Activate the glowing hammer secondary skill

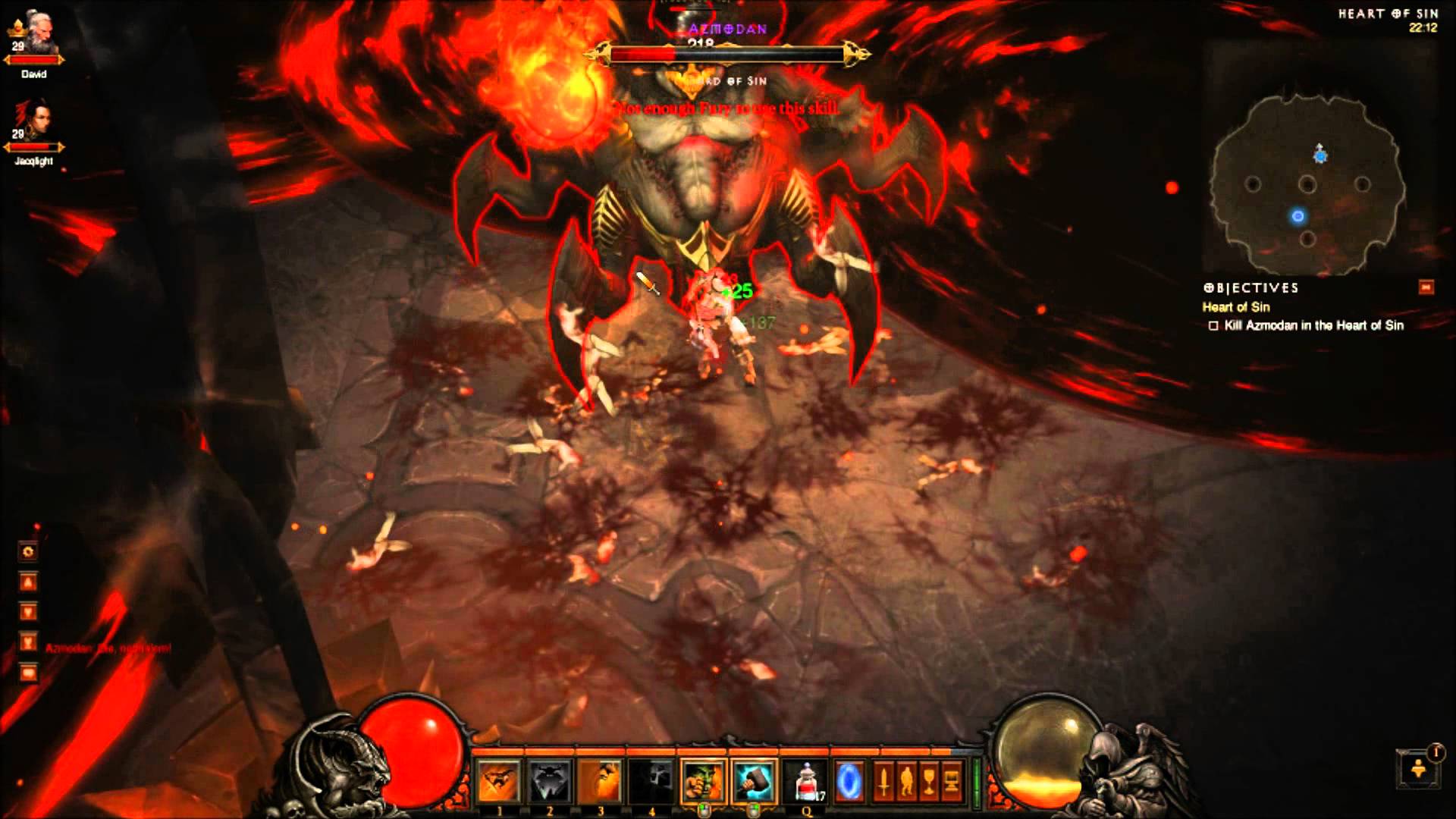[x=755, y=781]
